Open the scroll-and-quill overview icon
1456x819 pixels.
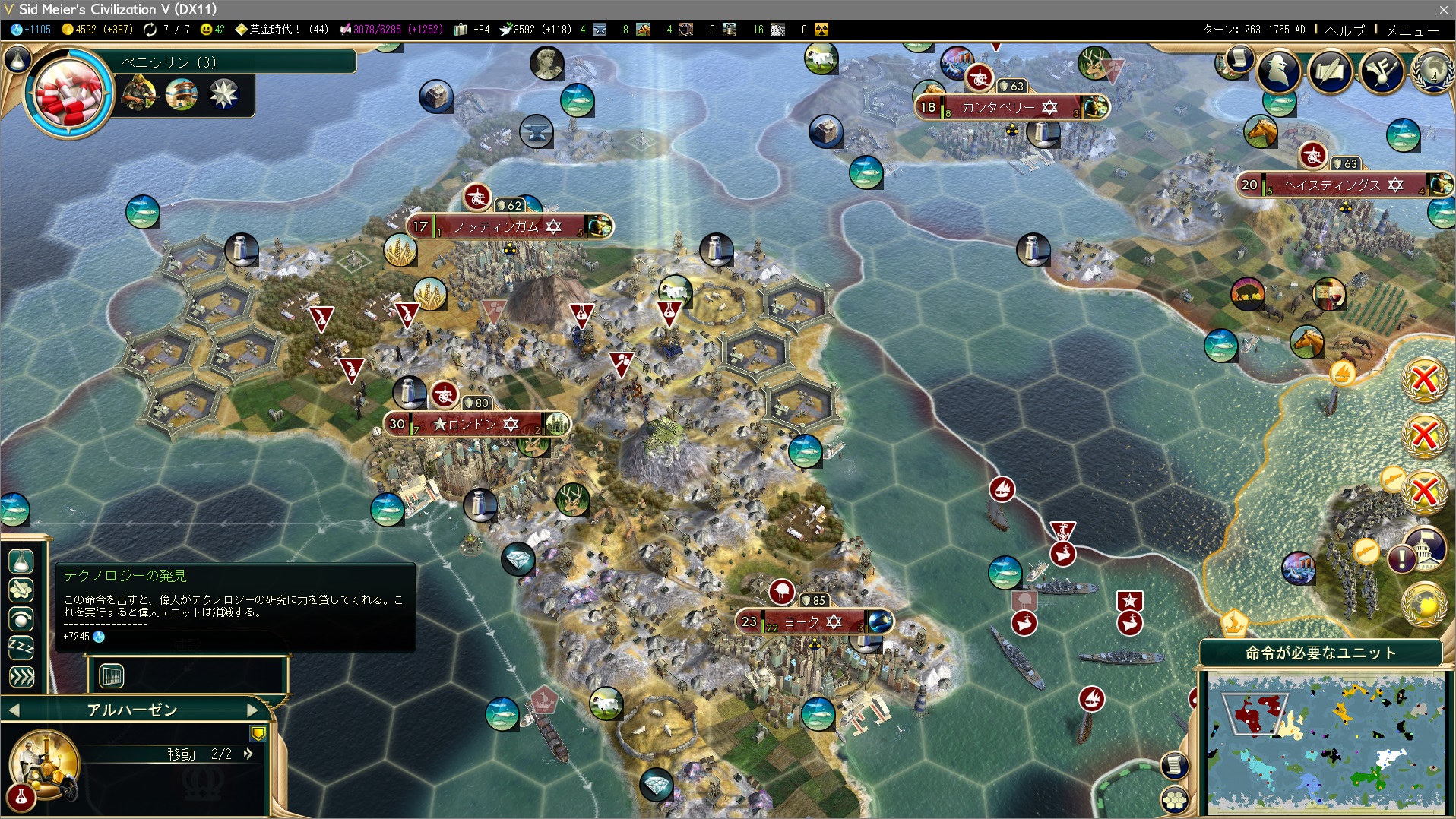point(1330,71)
